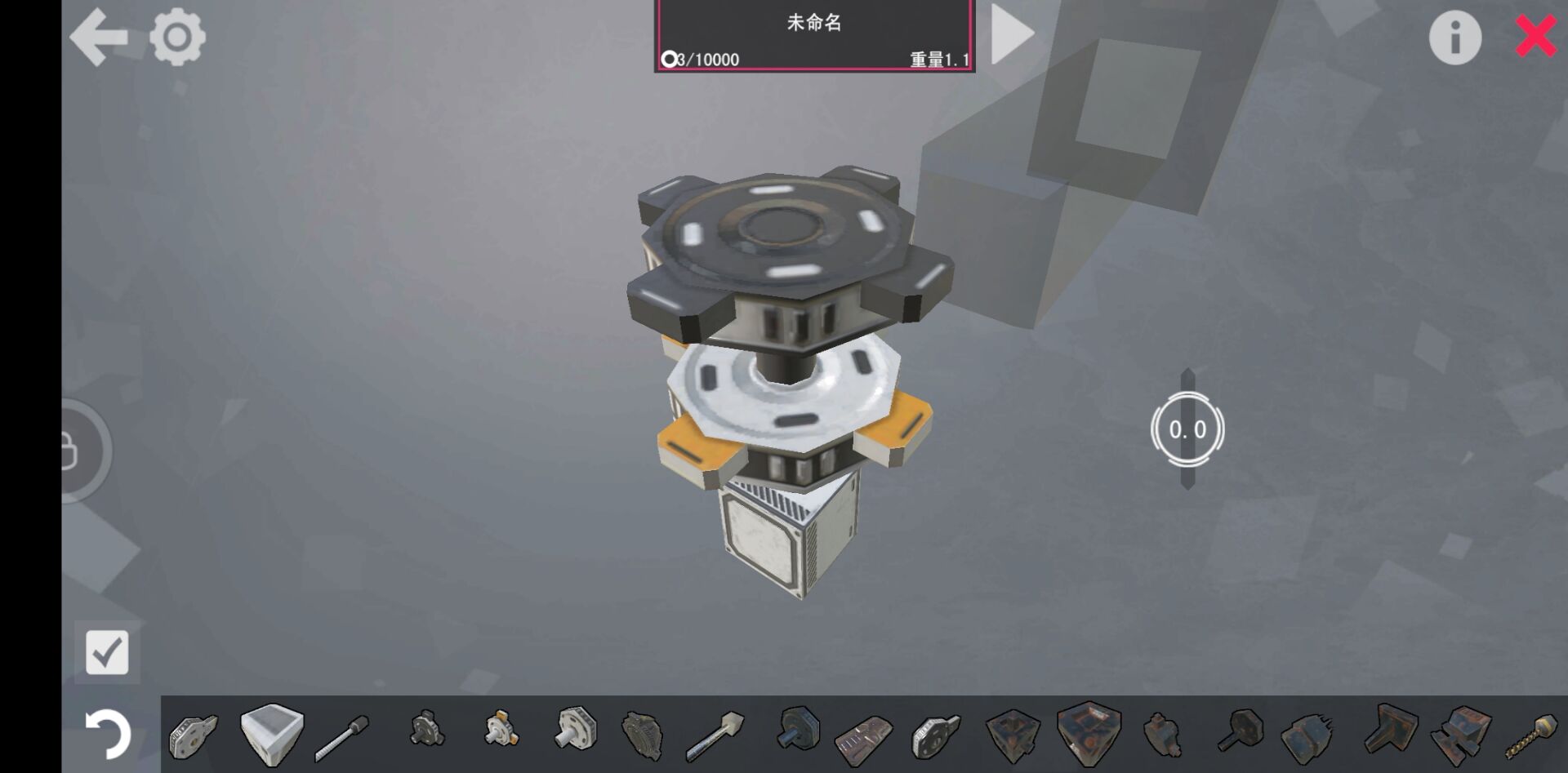Open the info panel
The height and width of the screenshot is (773, 1568).
pos(1454,38)
